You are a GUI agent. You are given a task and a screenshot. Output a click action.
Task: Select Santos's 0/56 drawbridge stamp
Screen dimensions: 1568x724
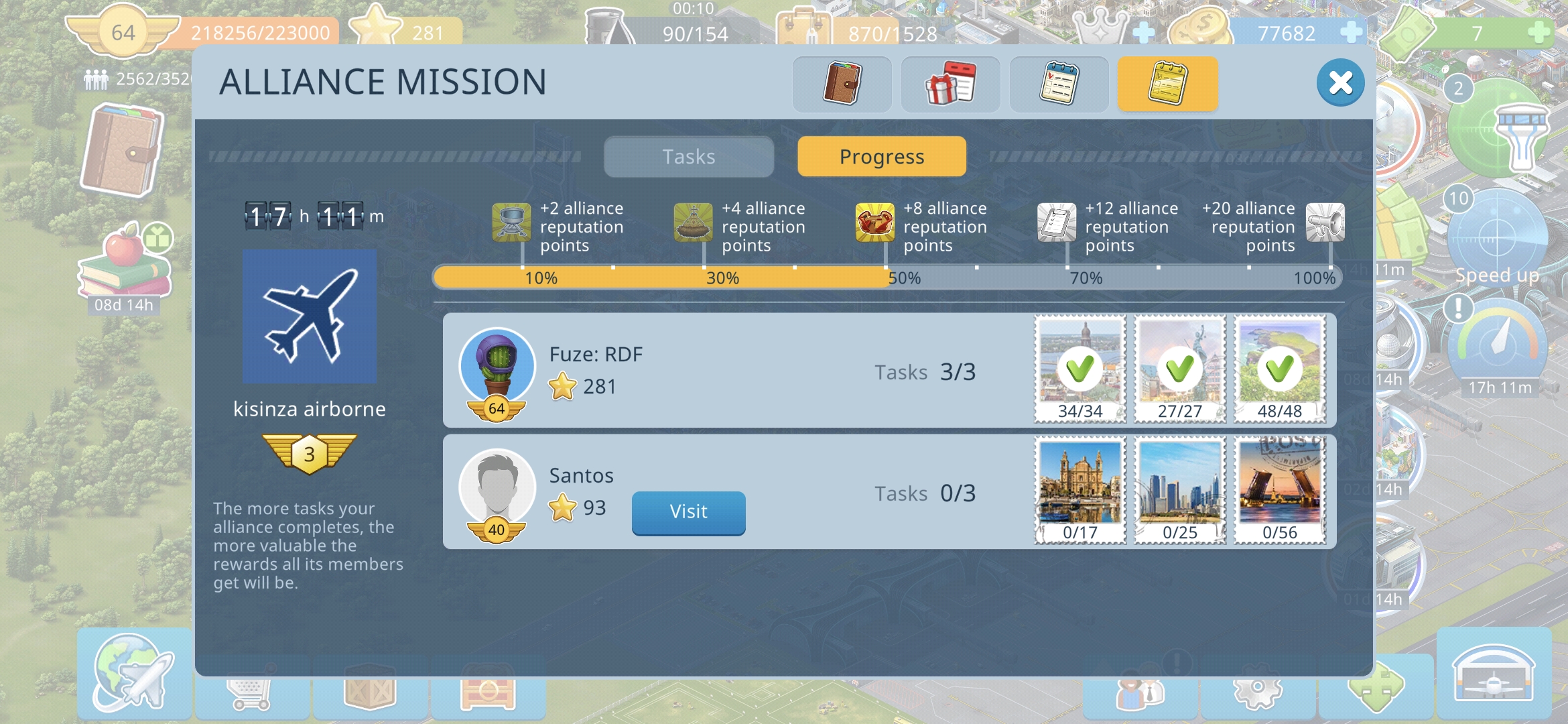[1280, 490]
